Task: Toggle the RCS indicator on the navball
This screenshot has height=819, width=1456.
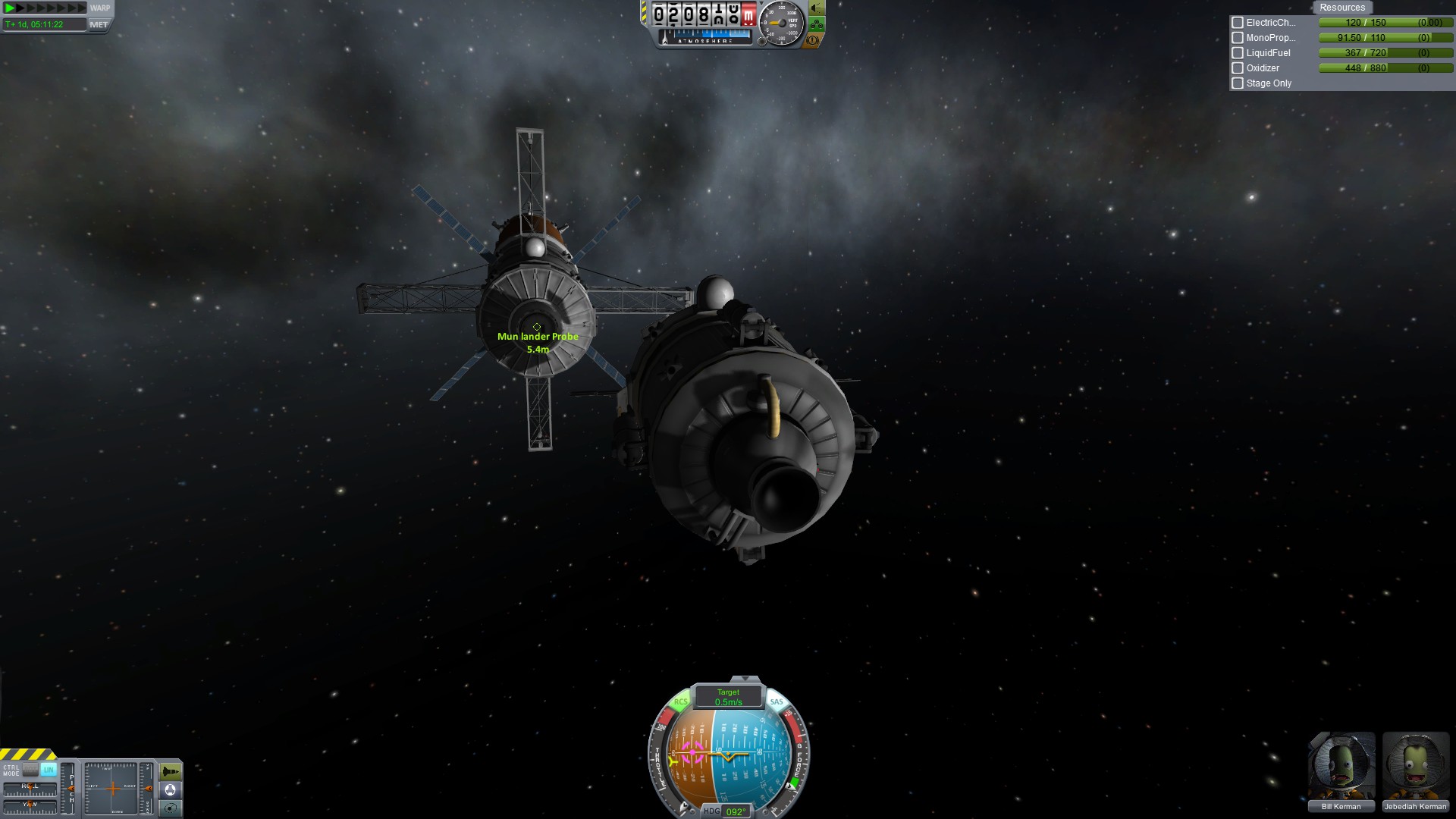Action: [x=680, y=702]
